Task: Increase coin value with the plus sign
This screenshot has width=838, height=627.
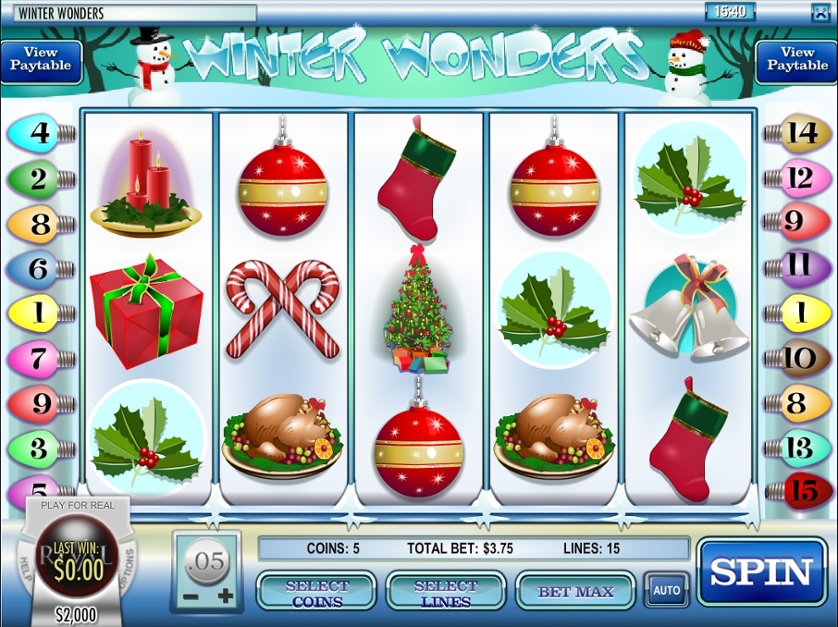Action: (225, 596)
